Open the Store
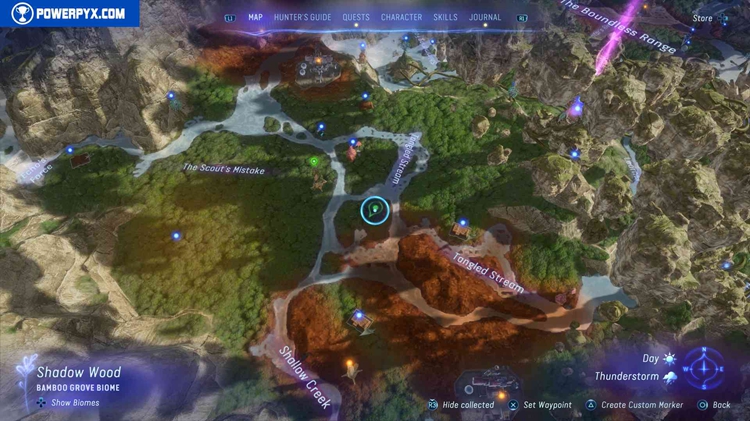 pyautogui.click(x=703, y=18)
